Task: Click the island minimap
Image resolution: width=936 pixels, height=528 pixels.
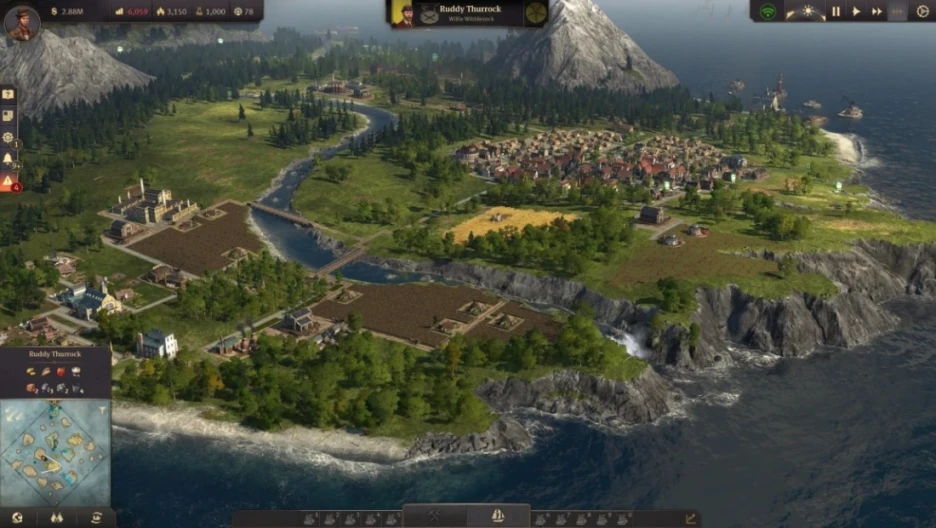Action: pos(55,453)
